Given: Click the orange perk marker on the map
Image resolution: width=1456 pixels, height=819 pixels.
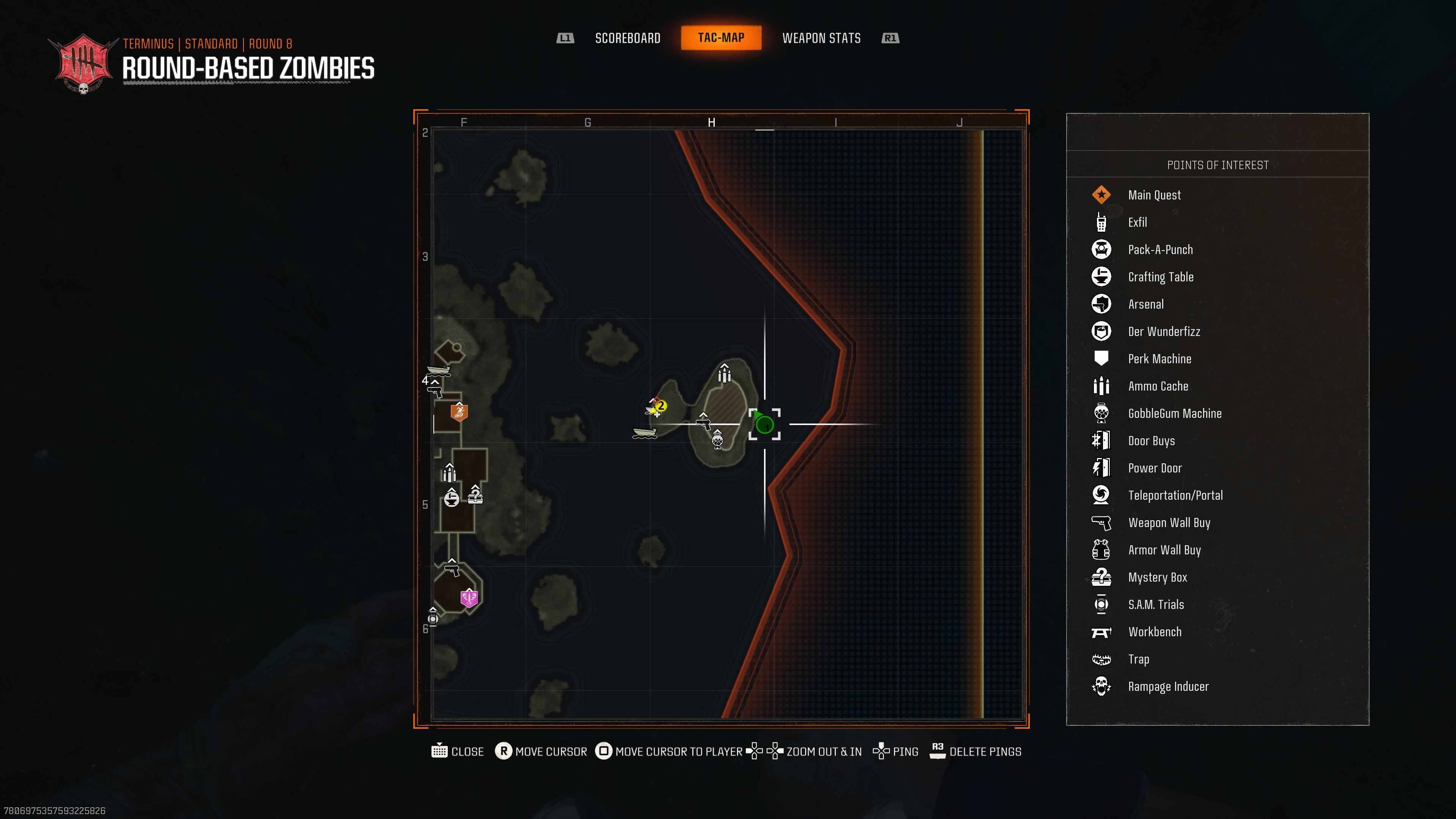Looking at the screenshot, I should coord(459,412).
